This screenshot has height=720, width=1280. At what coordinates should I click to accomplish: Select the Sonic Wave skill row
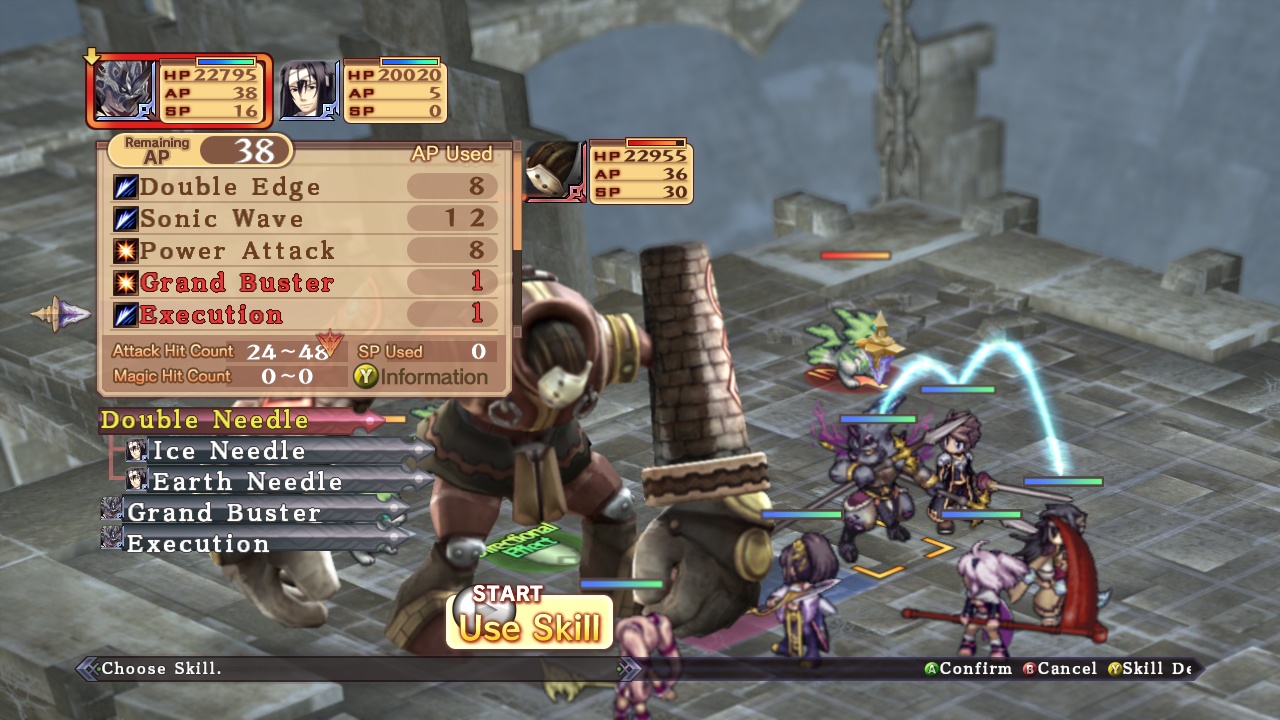(x=230, y=218)
